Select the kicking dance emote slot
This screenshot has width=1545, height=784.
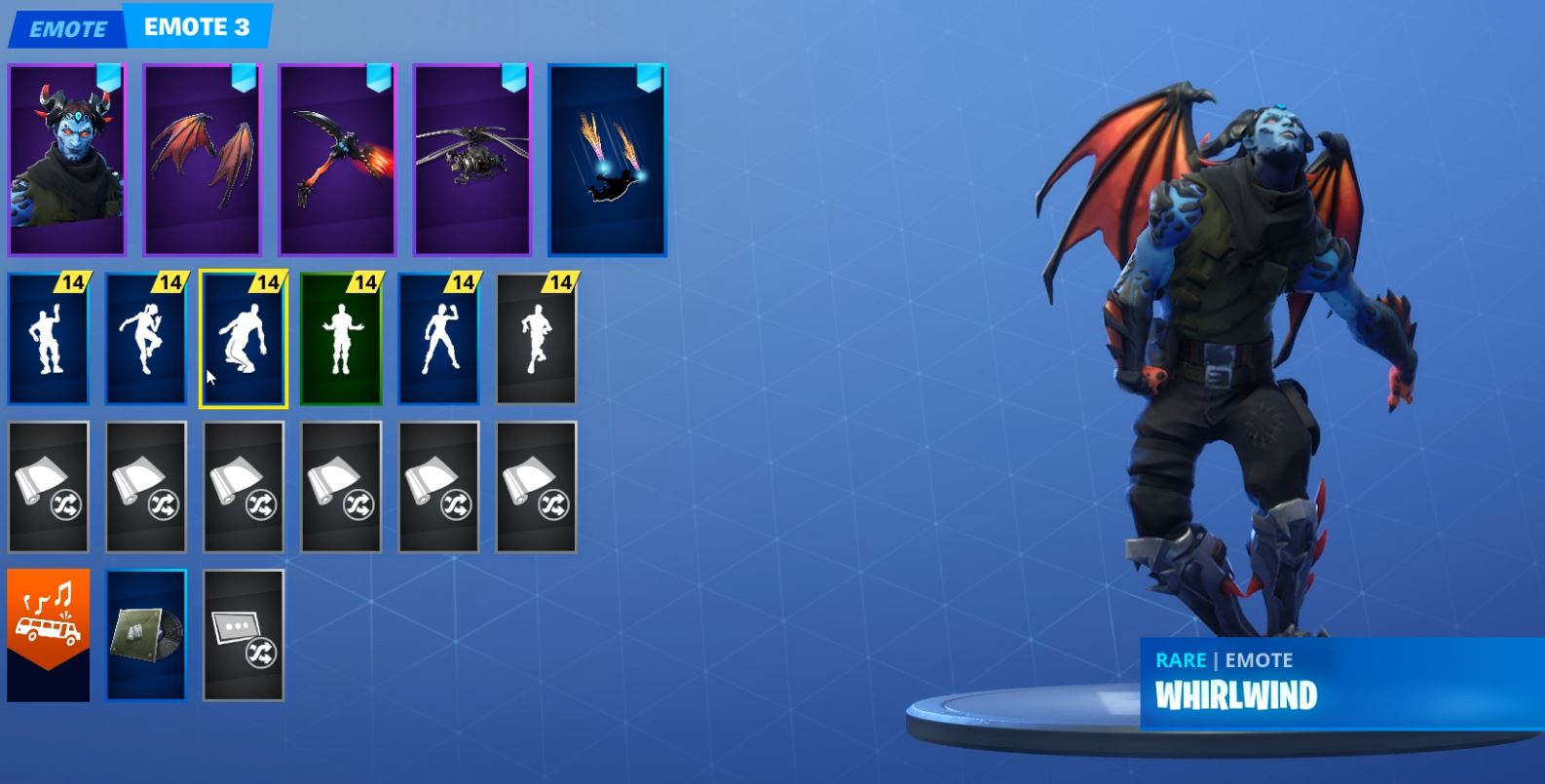pos(145,341)
